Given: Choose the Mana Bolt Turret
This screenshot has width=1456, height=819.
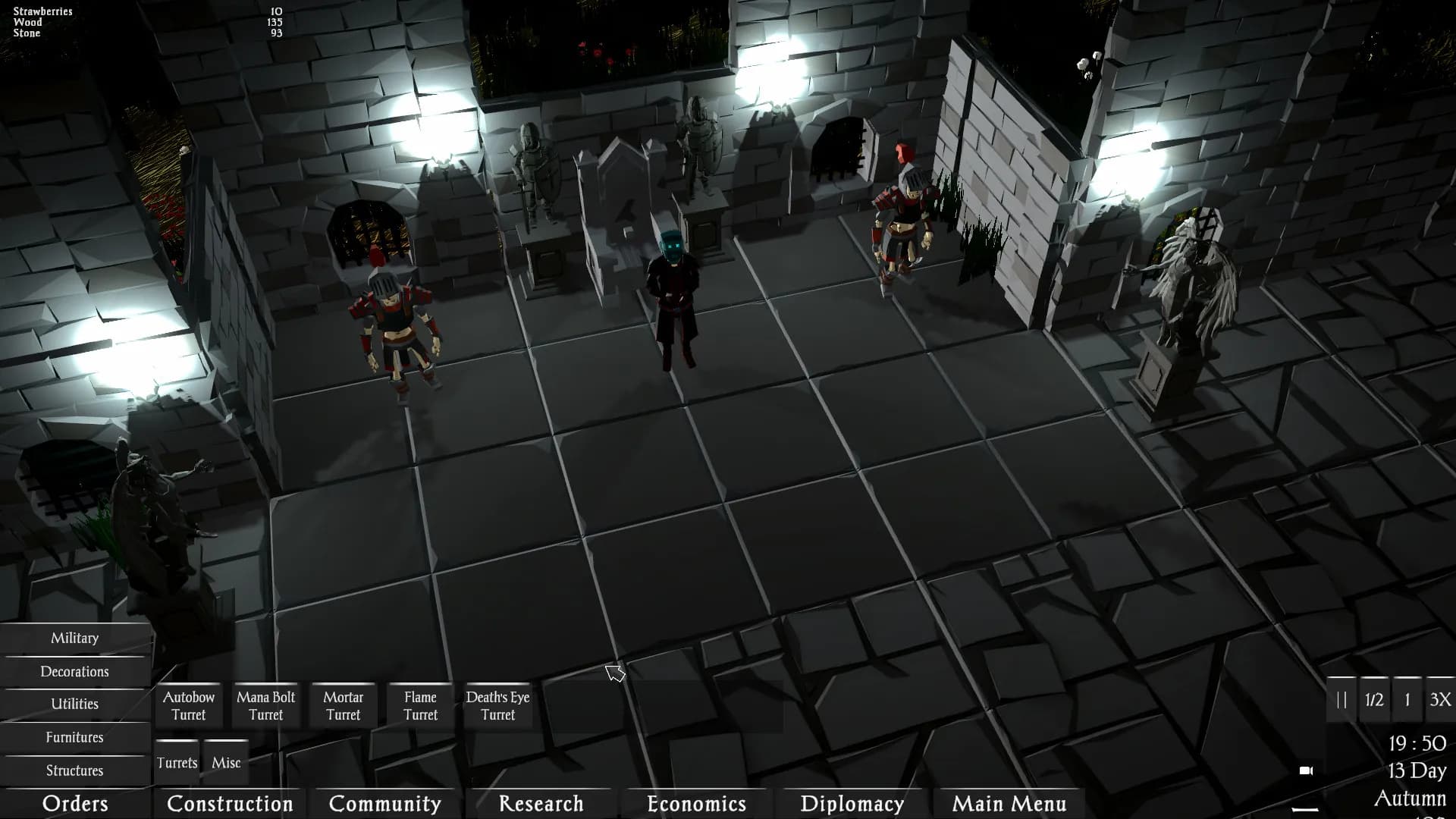Looking at the screenshot, I should coord(266,706).
